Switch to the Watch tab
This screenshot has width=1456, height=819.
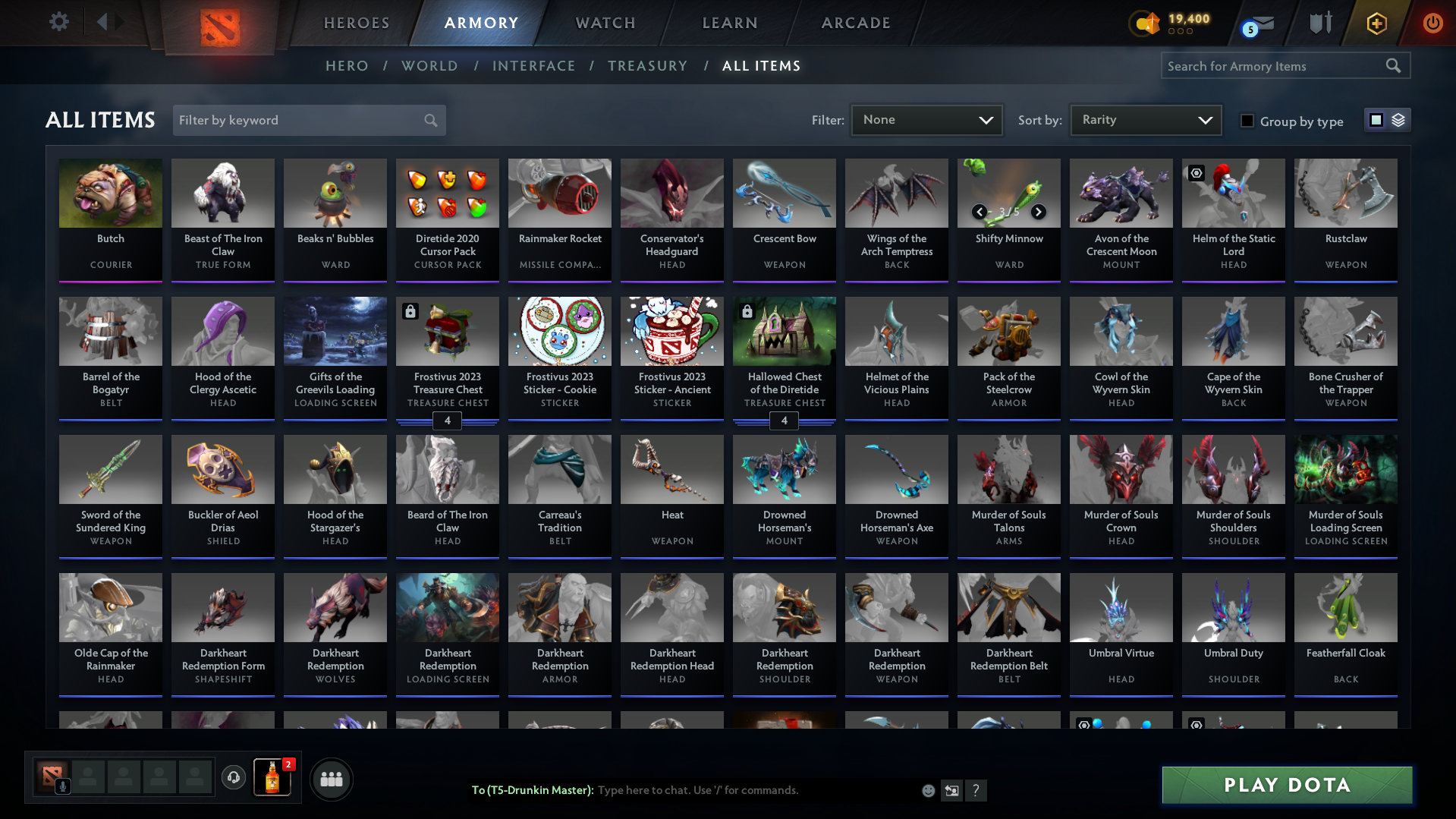605,23
